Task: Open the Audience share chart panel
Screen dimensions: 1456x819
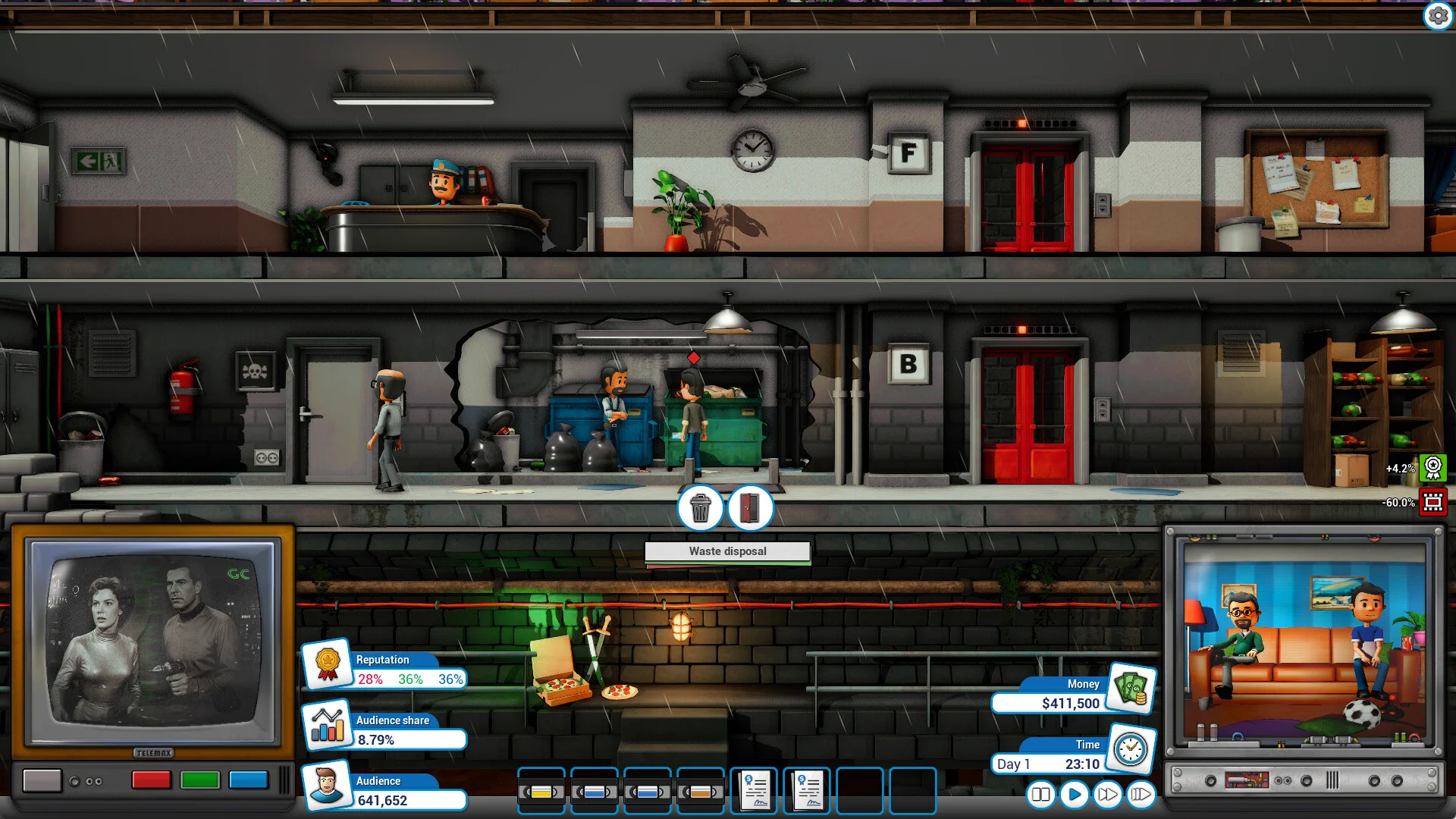Action: 328,724
